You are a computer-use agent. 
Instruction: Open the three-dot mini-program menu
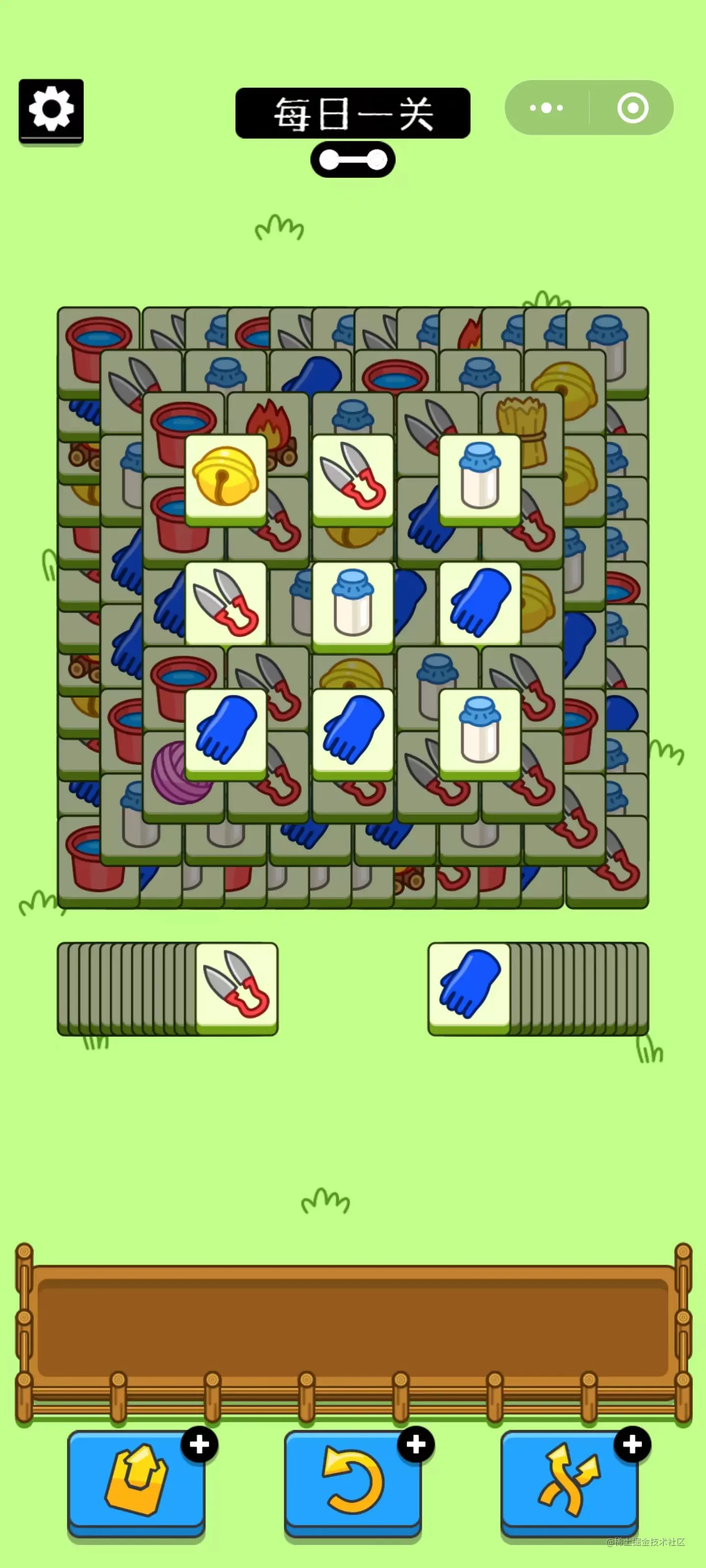click(546, 108)
